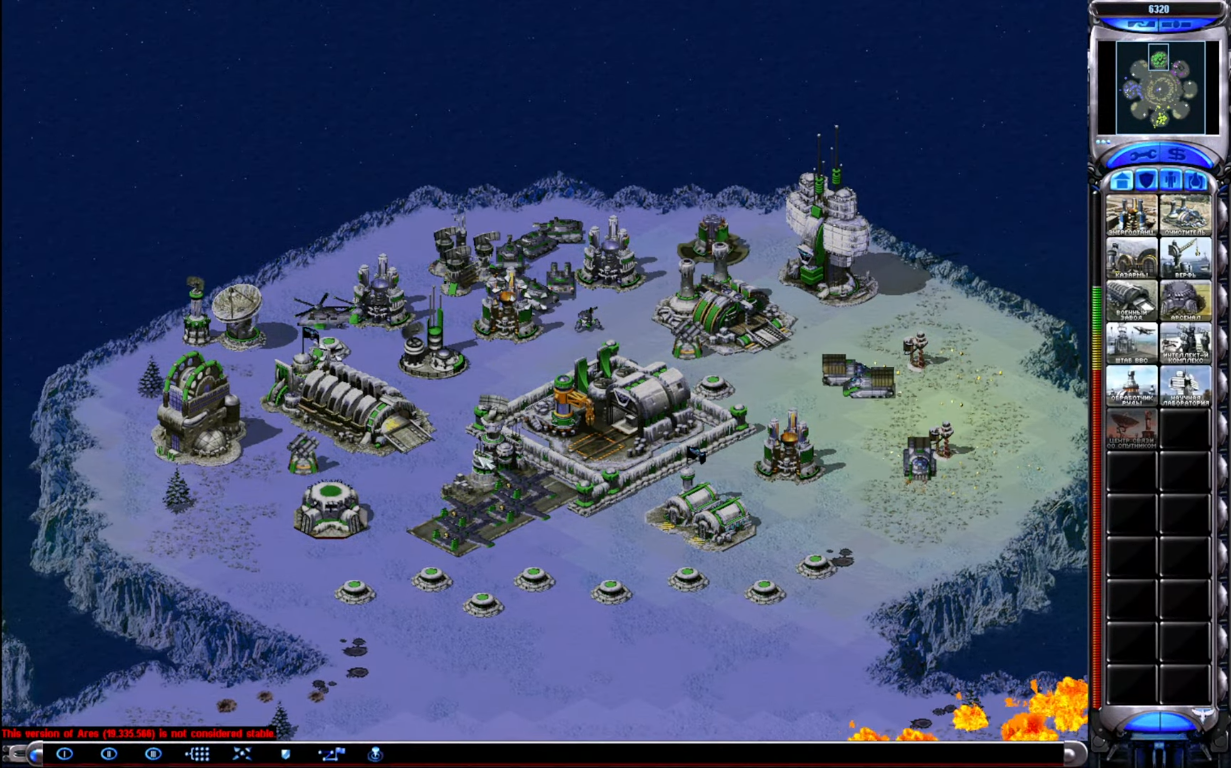
Task: Open the vehicles build tab
Action: coord(1195,181)
